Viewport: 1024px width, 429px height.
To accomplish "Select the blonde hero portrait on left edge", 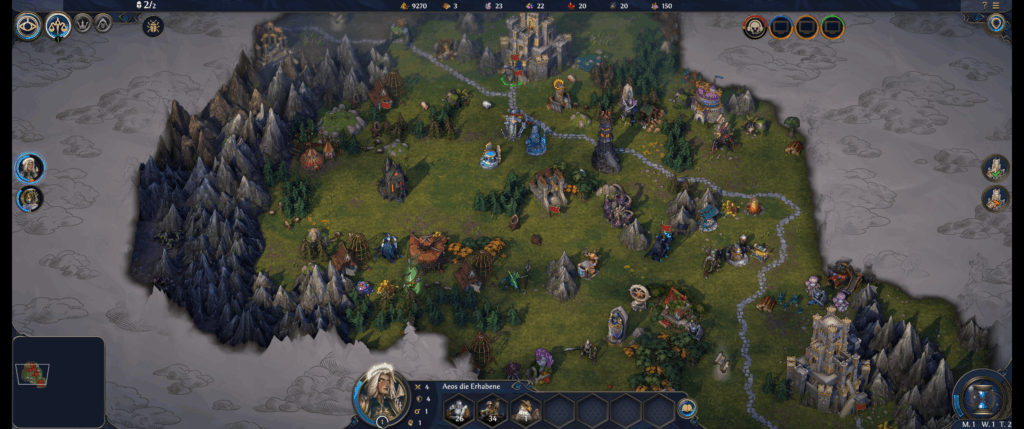I will click(30, 167).
